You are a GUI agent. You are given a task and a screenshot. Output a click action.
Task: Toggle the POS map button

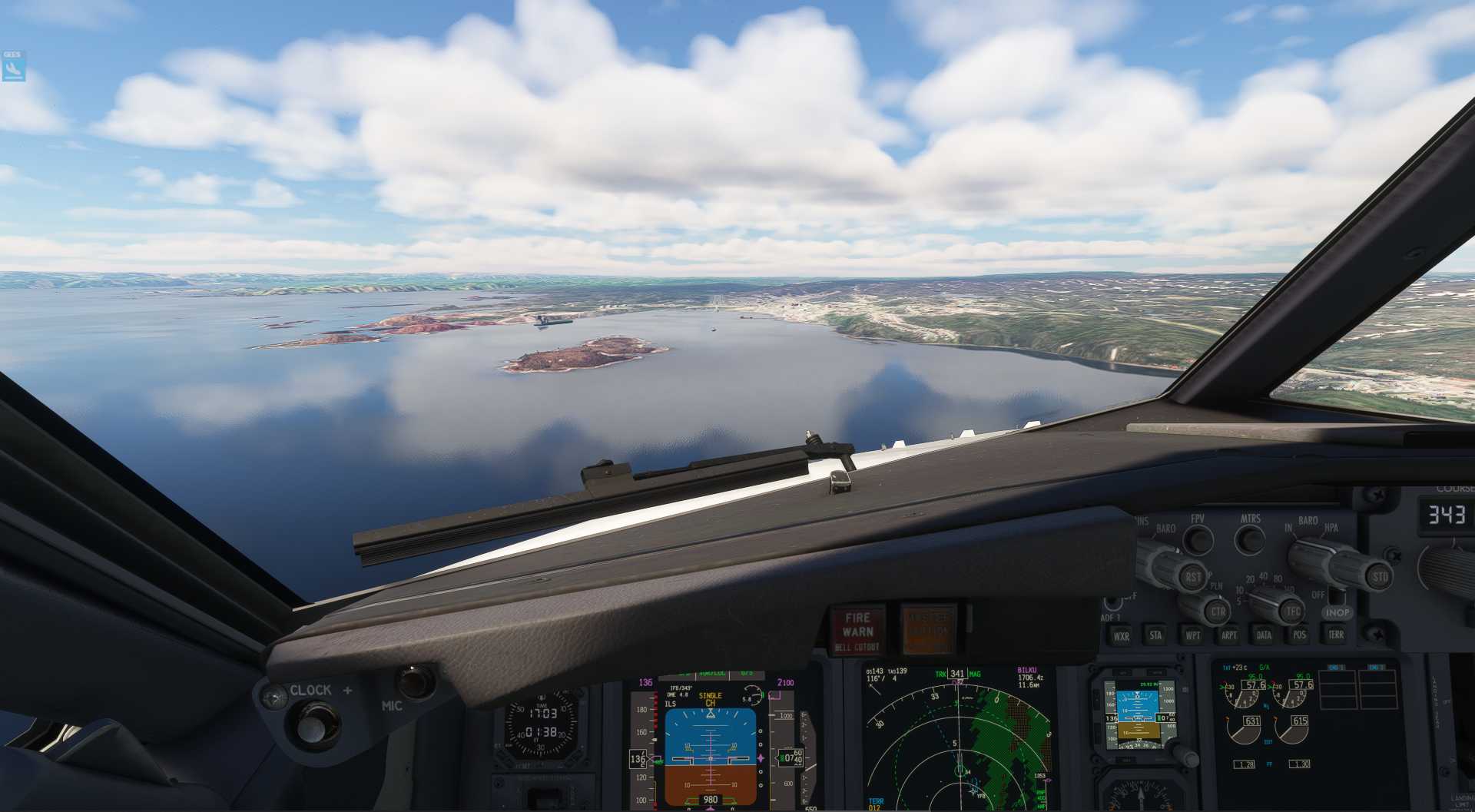click(1299, 635)
